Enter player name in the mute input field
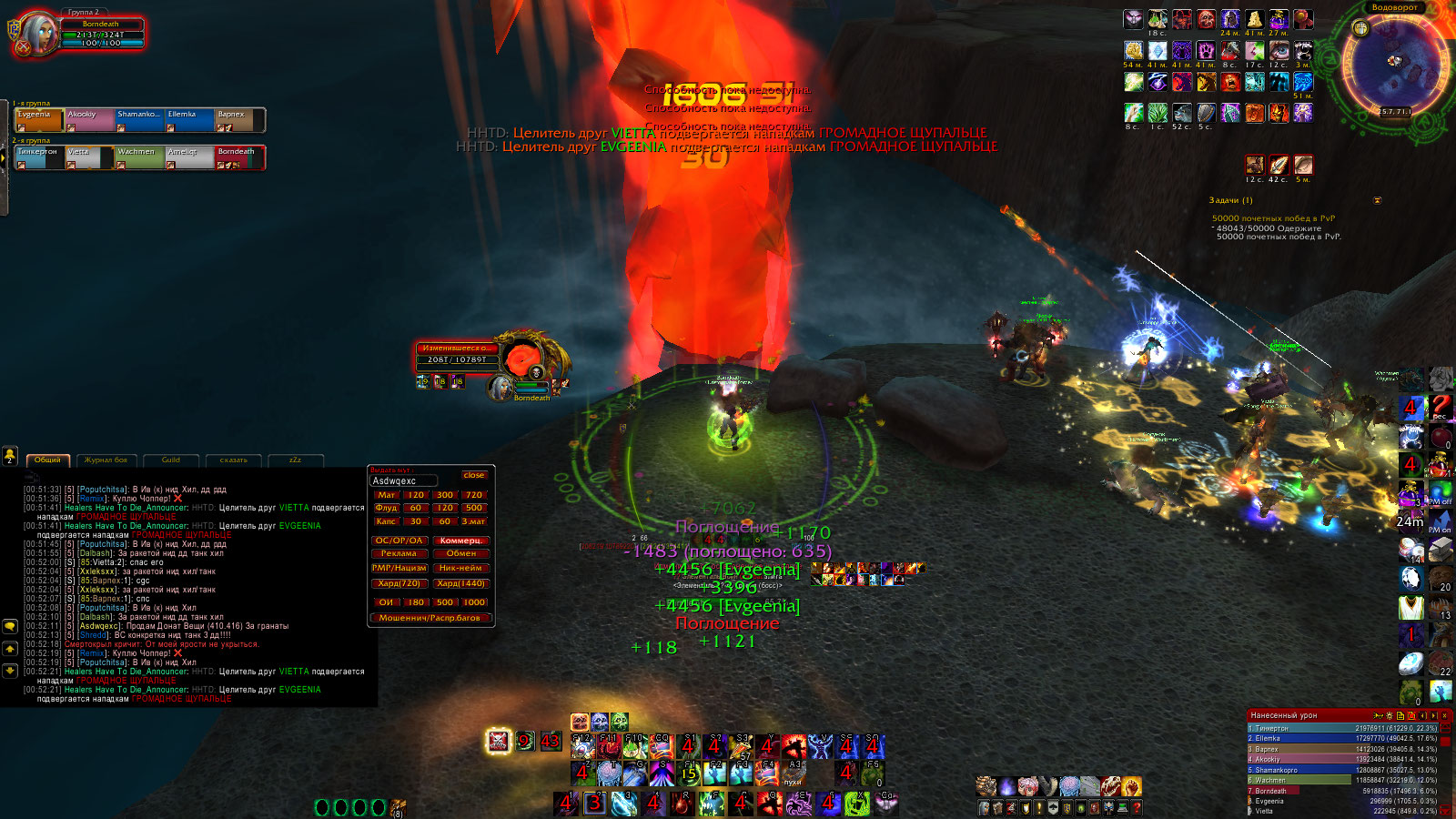This screenshot has width=1456, height=819. coord(404,480)
